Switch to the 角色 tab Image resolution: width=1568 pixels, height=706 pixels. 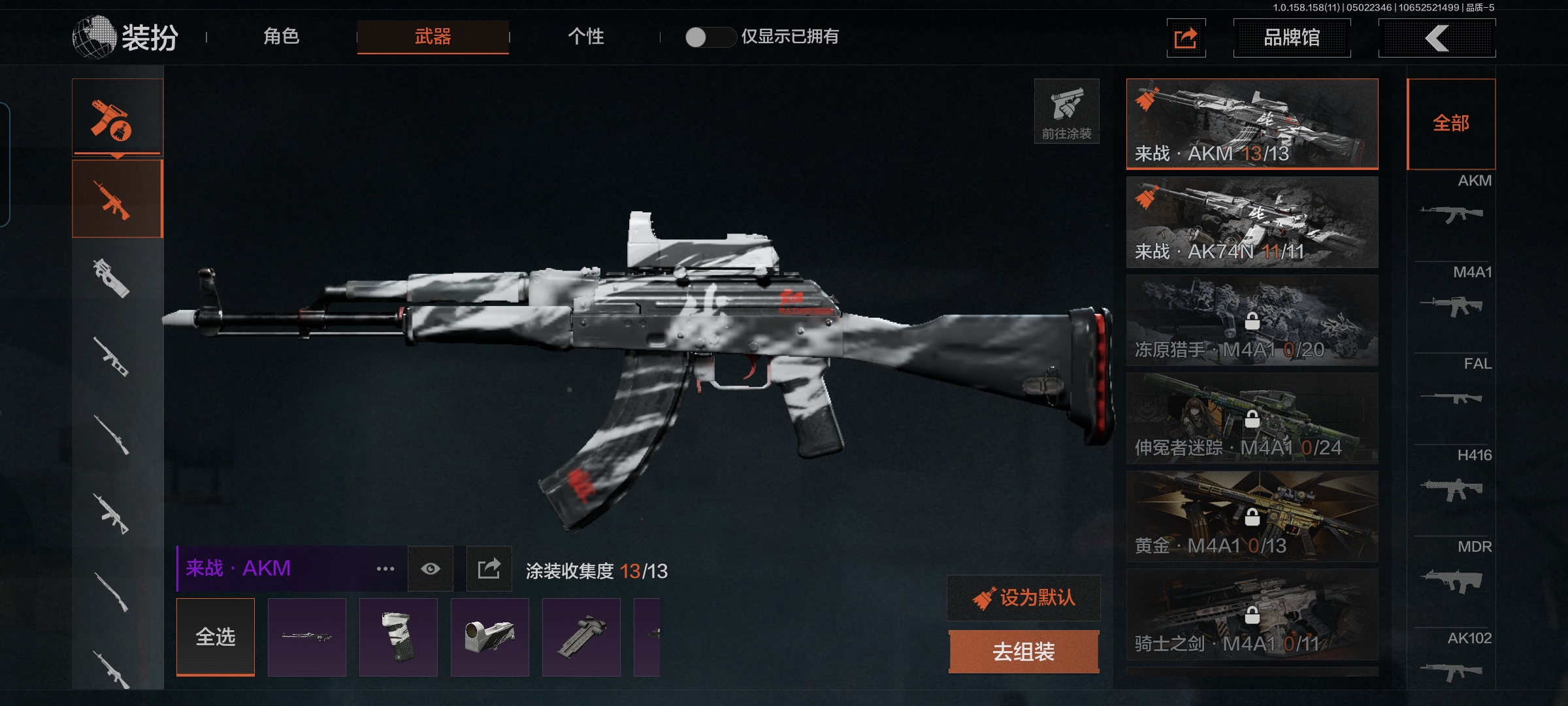[281, 37]
